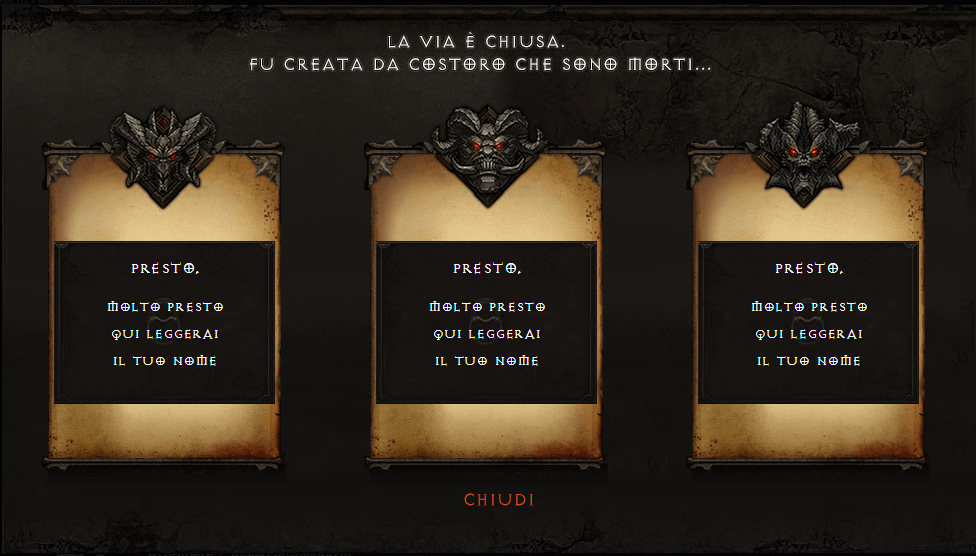Close the panel with the Chiudi button
The width and height of the screenshot is (976, 556).
pyautogui.click(x=498, y=500)
